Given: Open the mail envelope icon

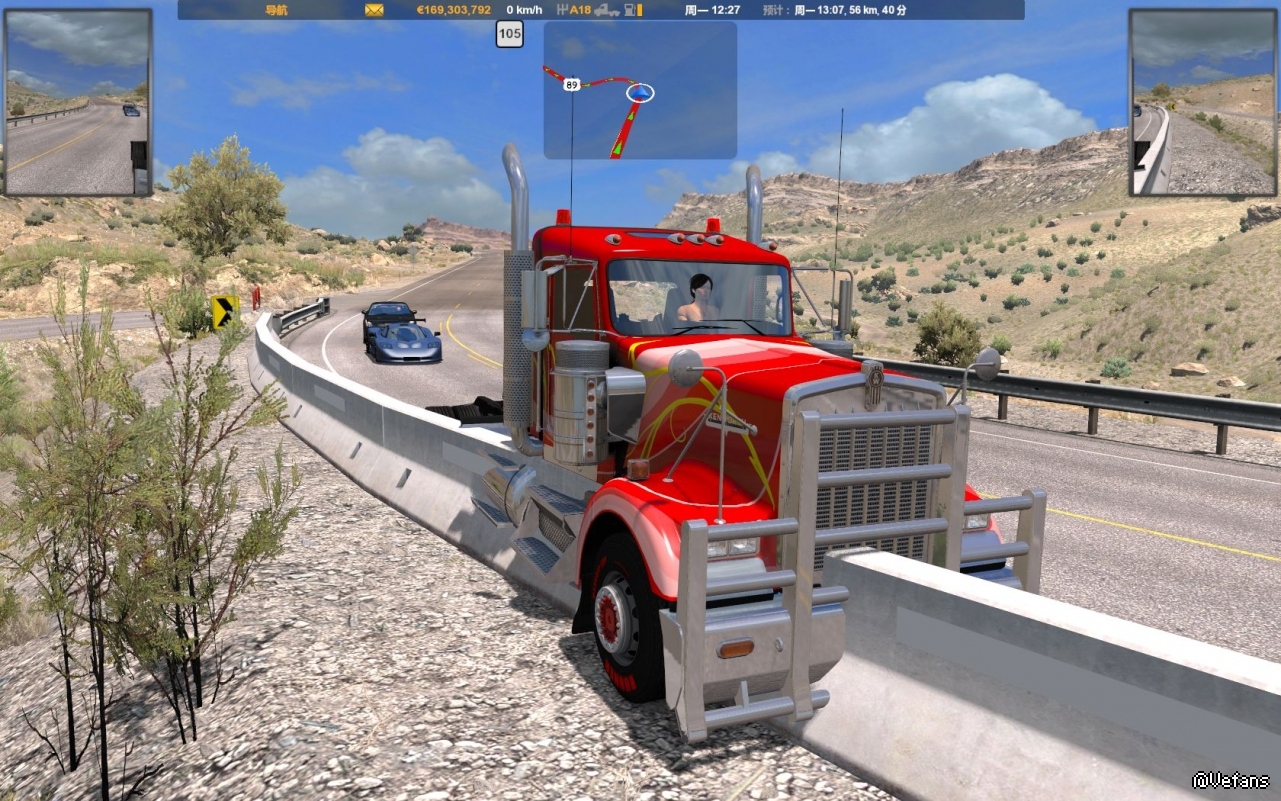Looking at the screenshot, I should click(x=374, y=10).
